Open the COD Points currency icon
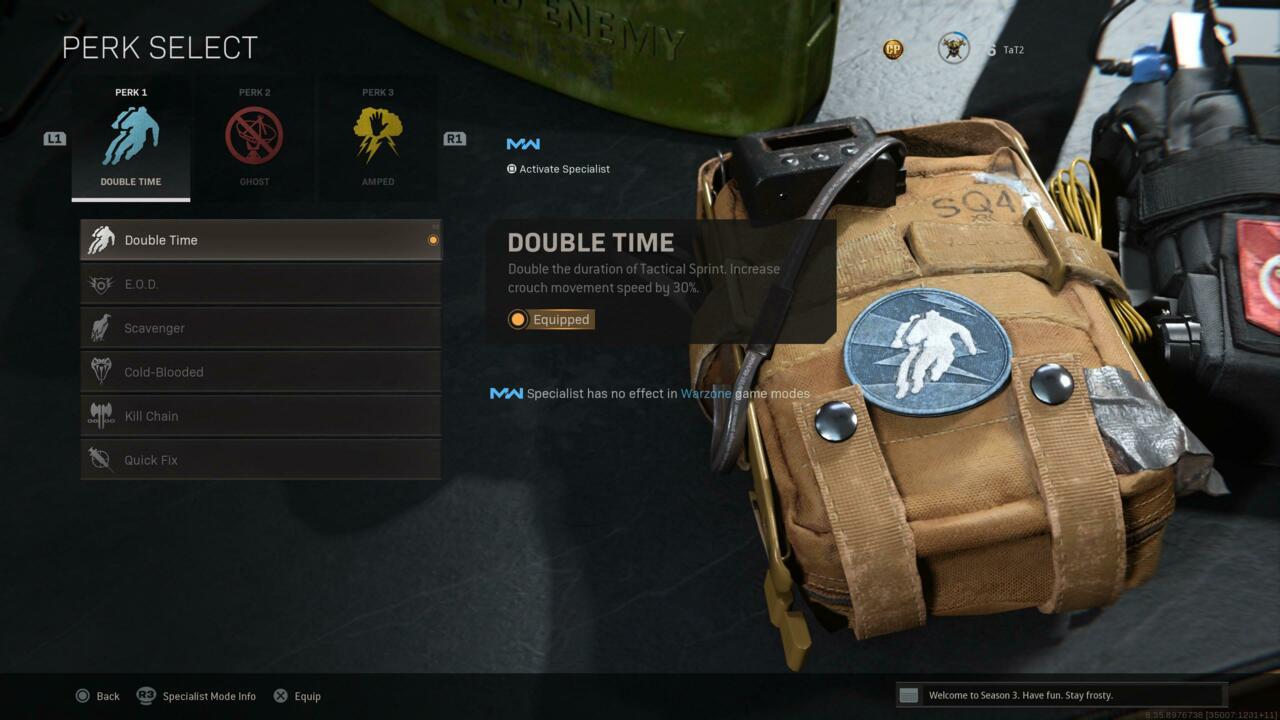Screen dimensions: 1280x720 893,49
